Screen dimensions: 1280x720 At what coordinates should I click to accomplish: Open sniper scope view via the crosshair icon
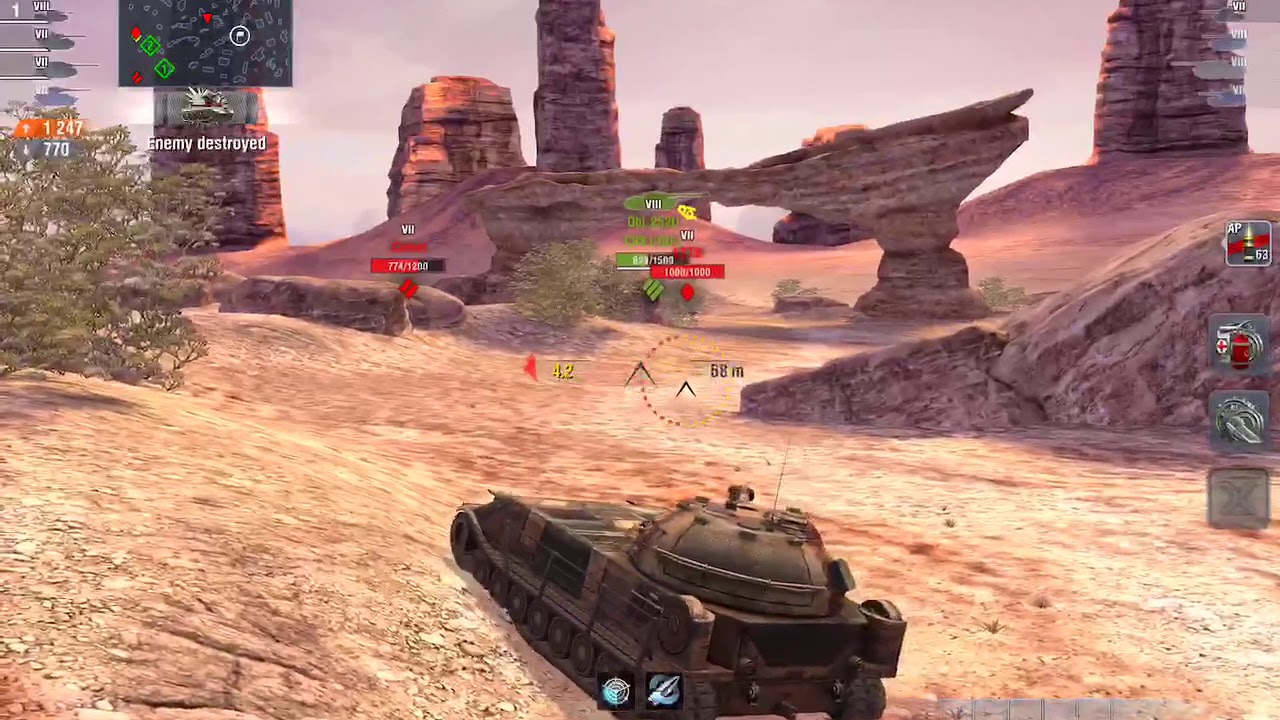(616, 689)
